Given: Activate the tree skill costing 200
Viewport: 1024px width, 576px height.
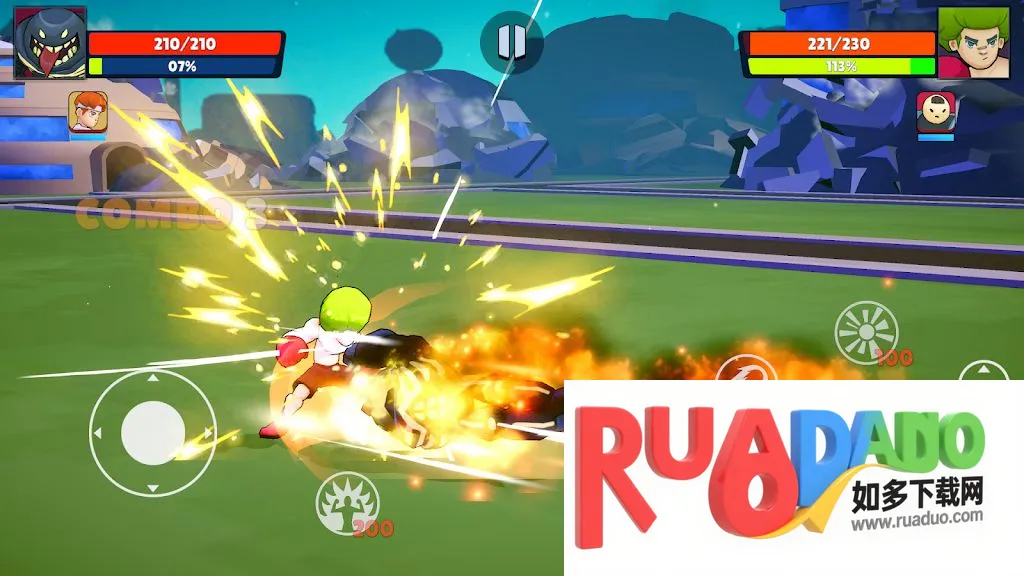Looking at the screenshot, I should tap(347, 503).
